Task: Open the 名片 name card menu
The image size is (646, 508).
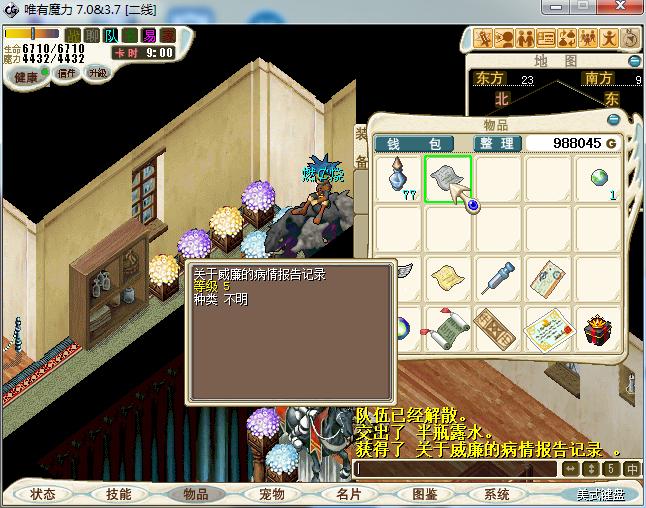Action: coord(348,494)
